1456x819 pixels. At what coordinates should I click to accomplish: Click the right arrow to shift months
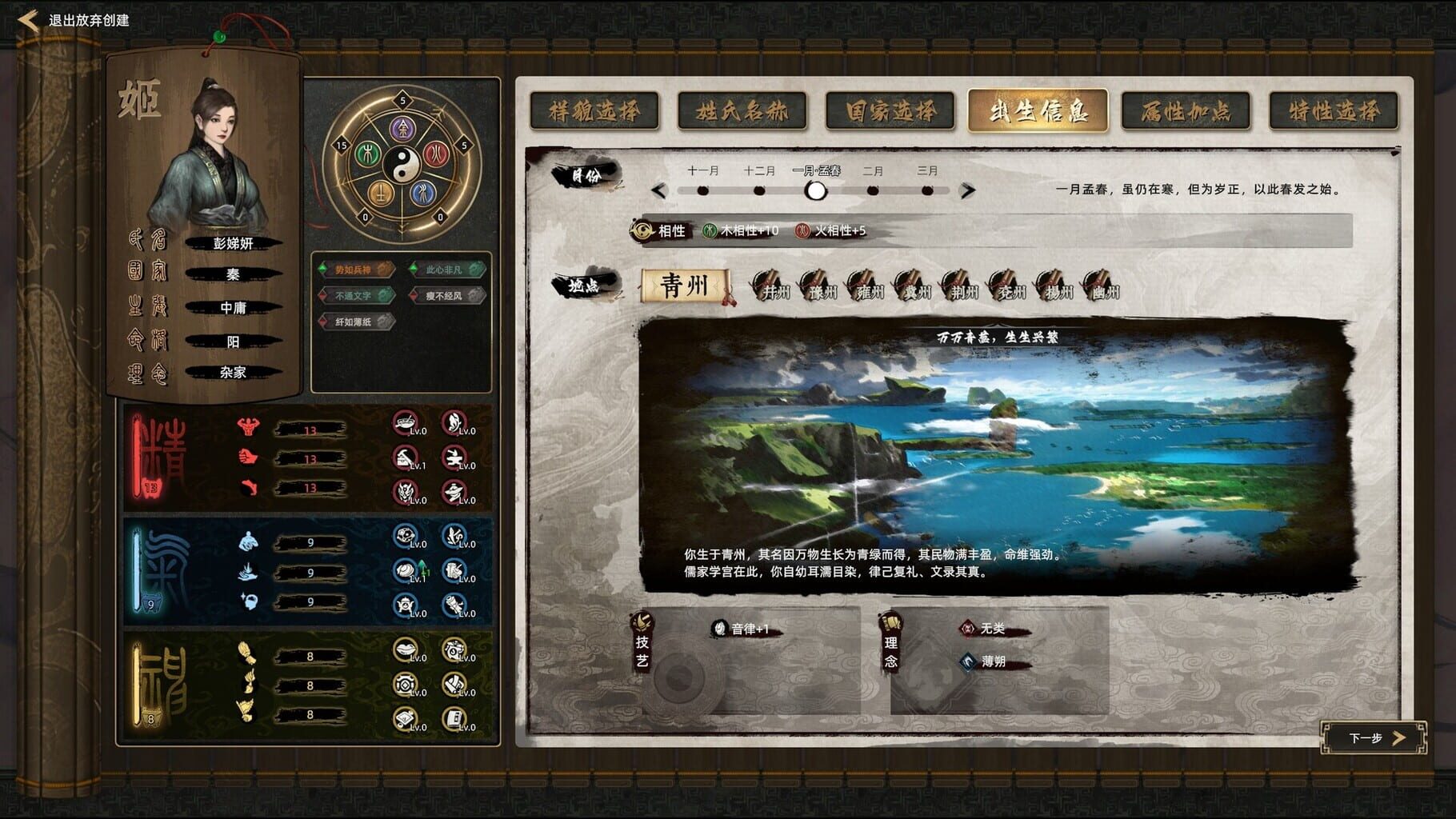pos(968,190)
